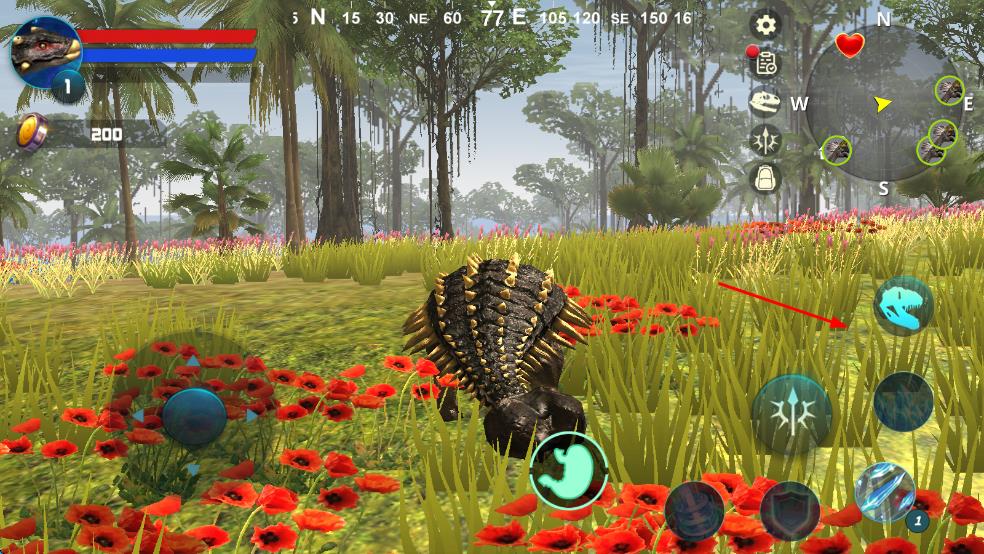The image size is (984, 554).
Task: Open the dinosaur portrait profile
Action: (x=45, y=52)
